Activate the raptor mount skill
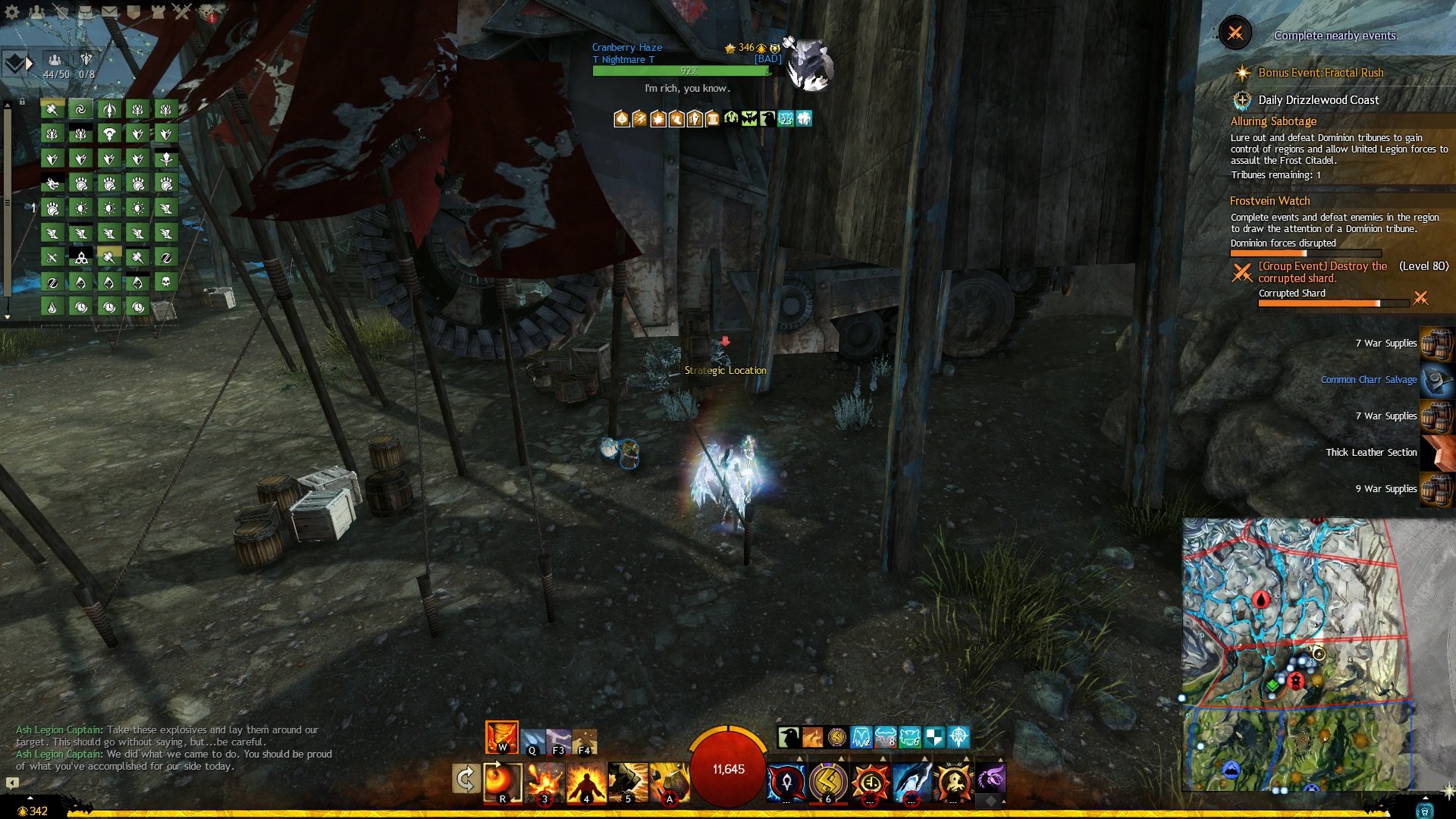The width and height of the screenshot is (1456, 819). 990,779
